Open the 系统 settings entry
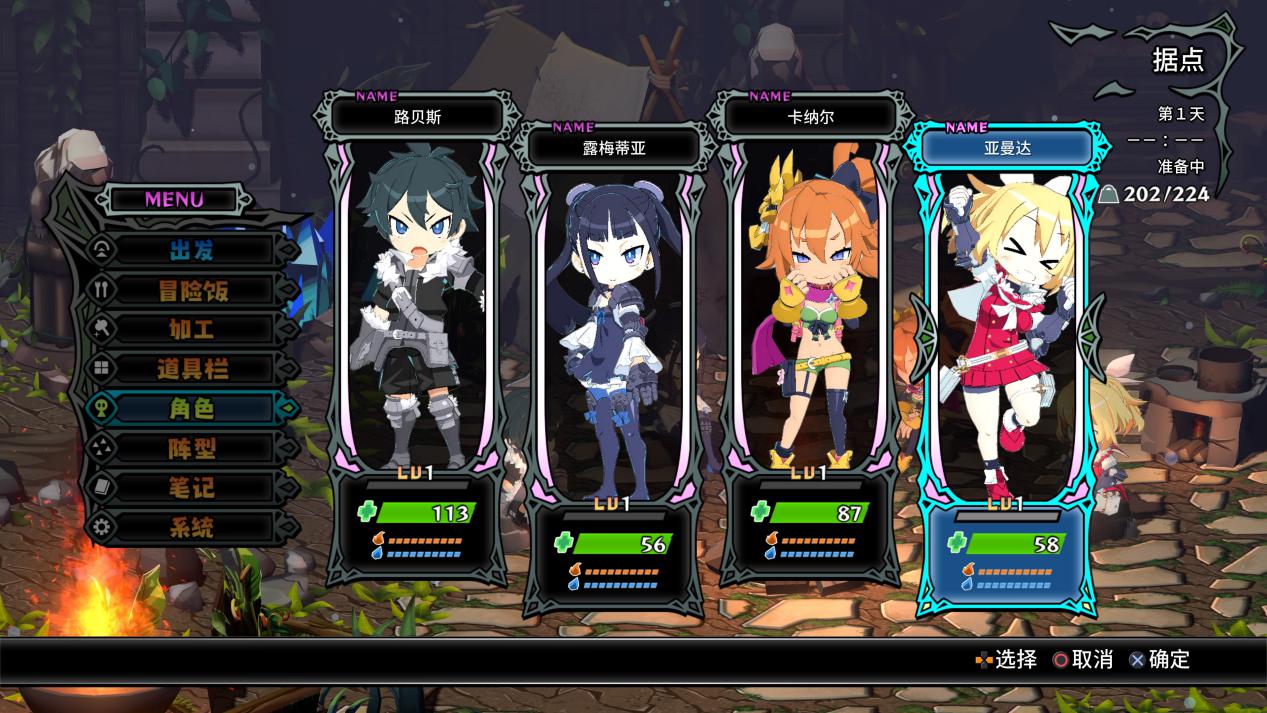This screenshot has height=713, width=1267. [192, 527]
